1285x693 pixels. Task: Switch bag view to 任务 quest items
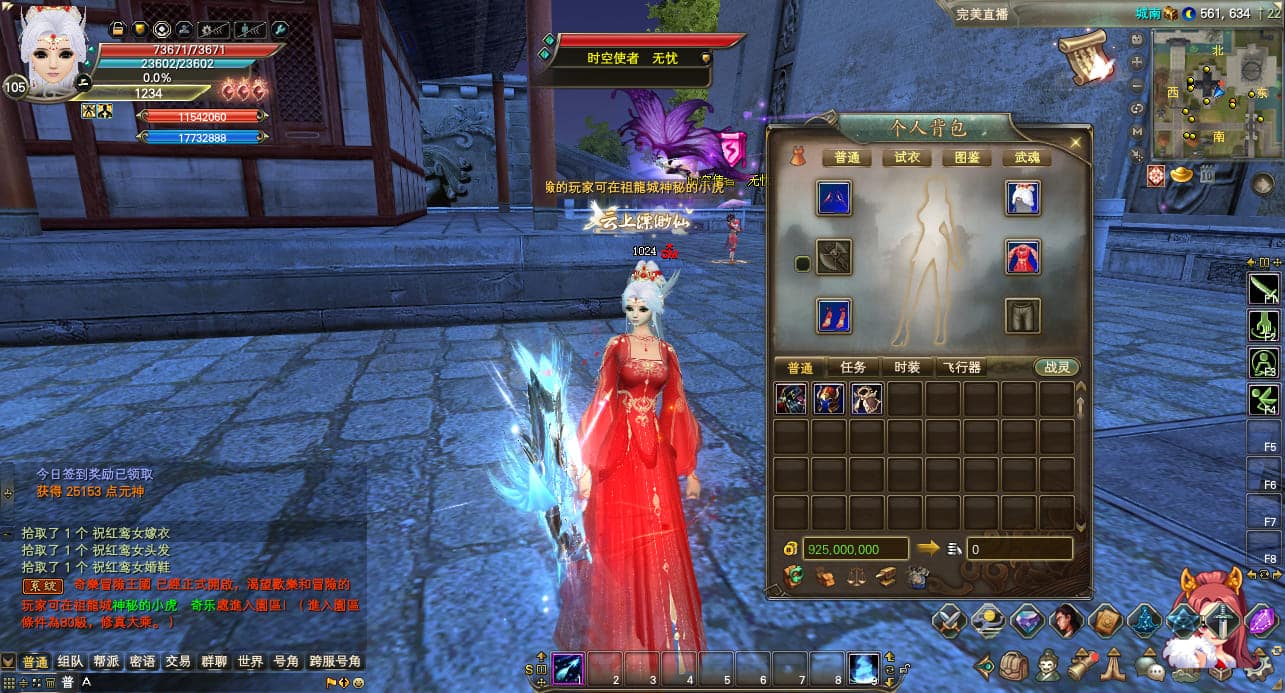(x=853, y=367)
